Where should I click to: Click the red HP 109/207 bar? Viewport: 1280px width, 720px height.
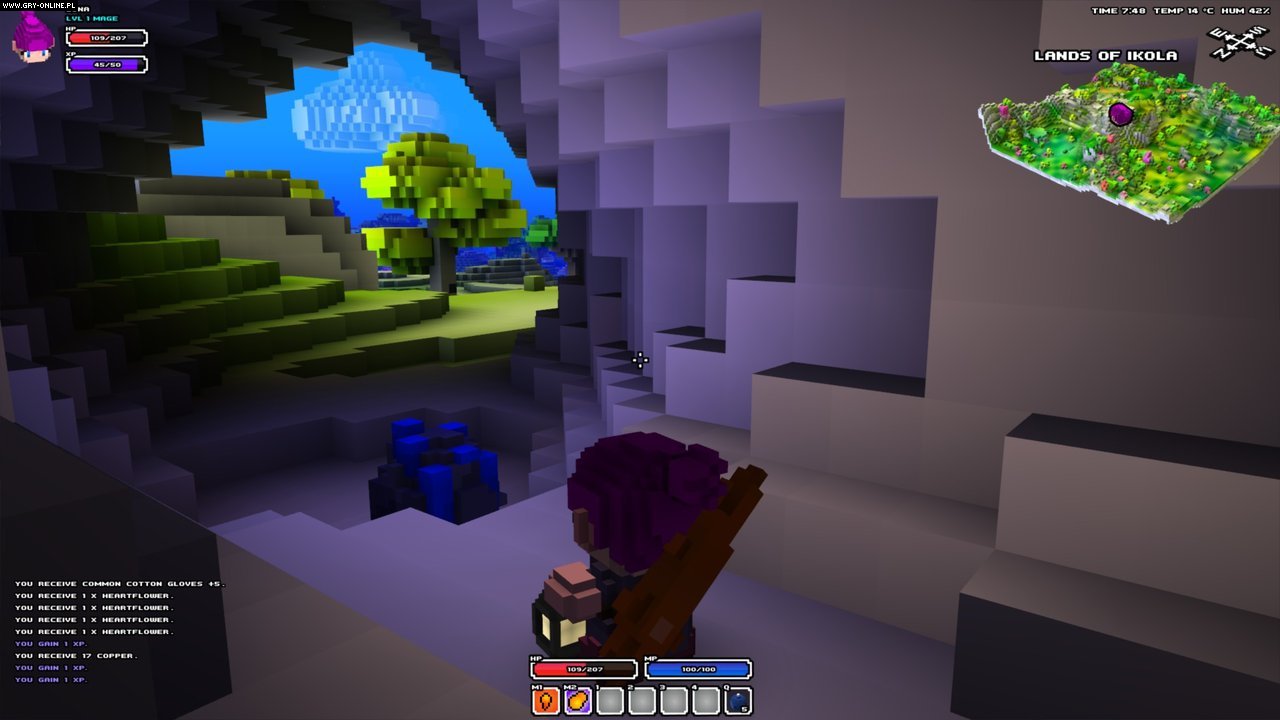pyautogui.click(x=584, y=669)
